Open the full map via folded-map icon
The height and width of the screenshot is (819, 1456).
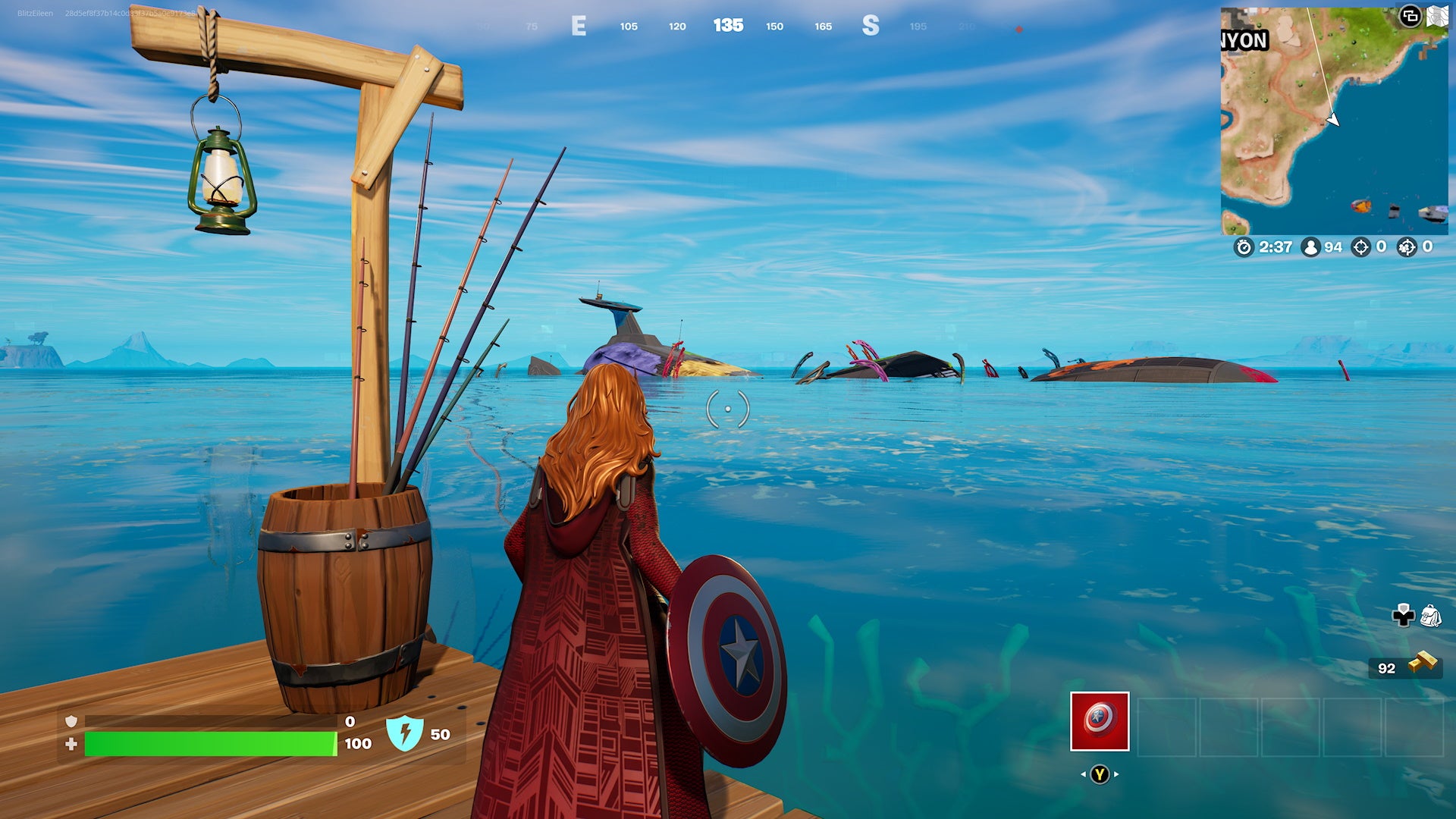click(1437, 17)
